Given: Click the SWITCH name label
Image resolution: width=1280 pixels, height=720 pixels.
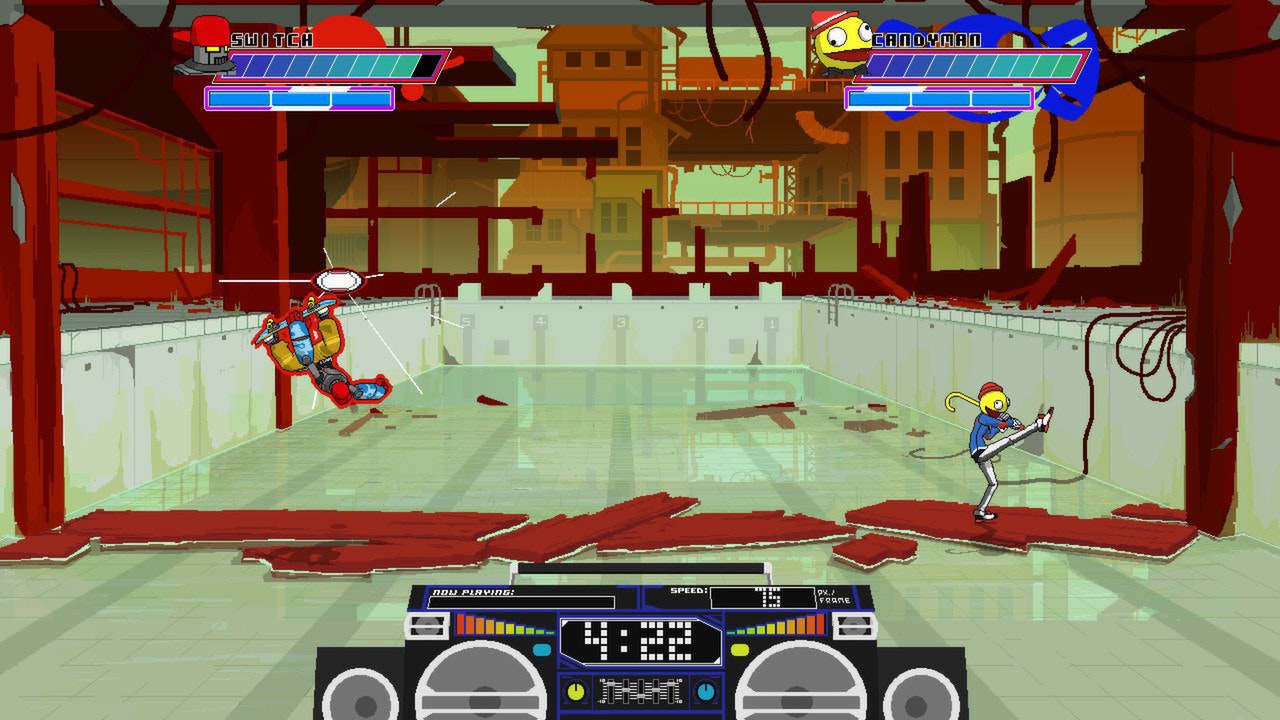Looking at the screenshot, I should click(x=270, y=42).
